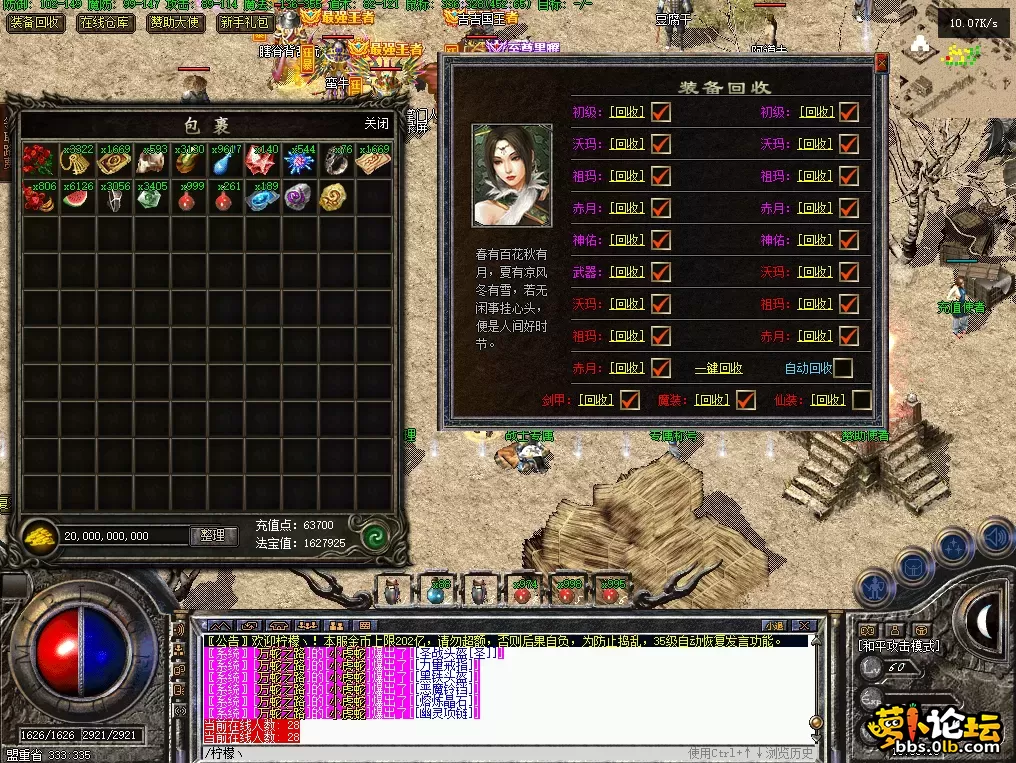Screen dimensions: 1016x763
Task: Close the 装备回收 recycle panel
Action: (881, 63)
